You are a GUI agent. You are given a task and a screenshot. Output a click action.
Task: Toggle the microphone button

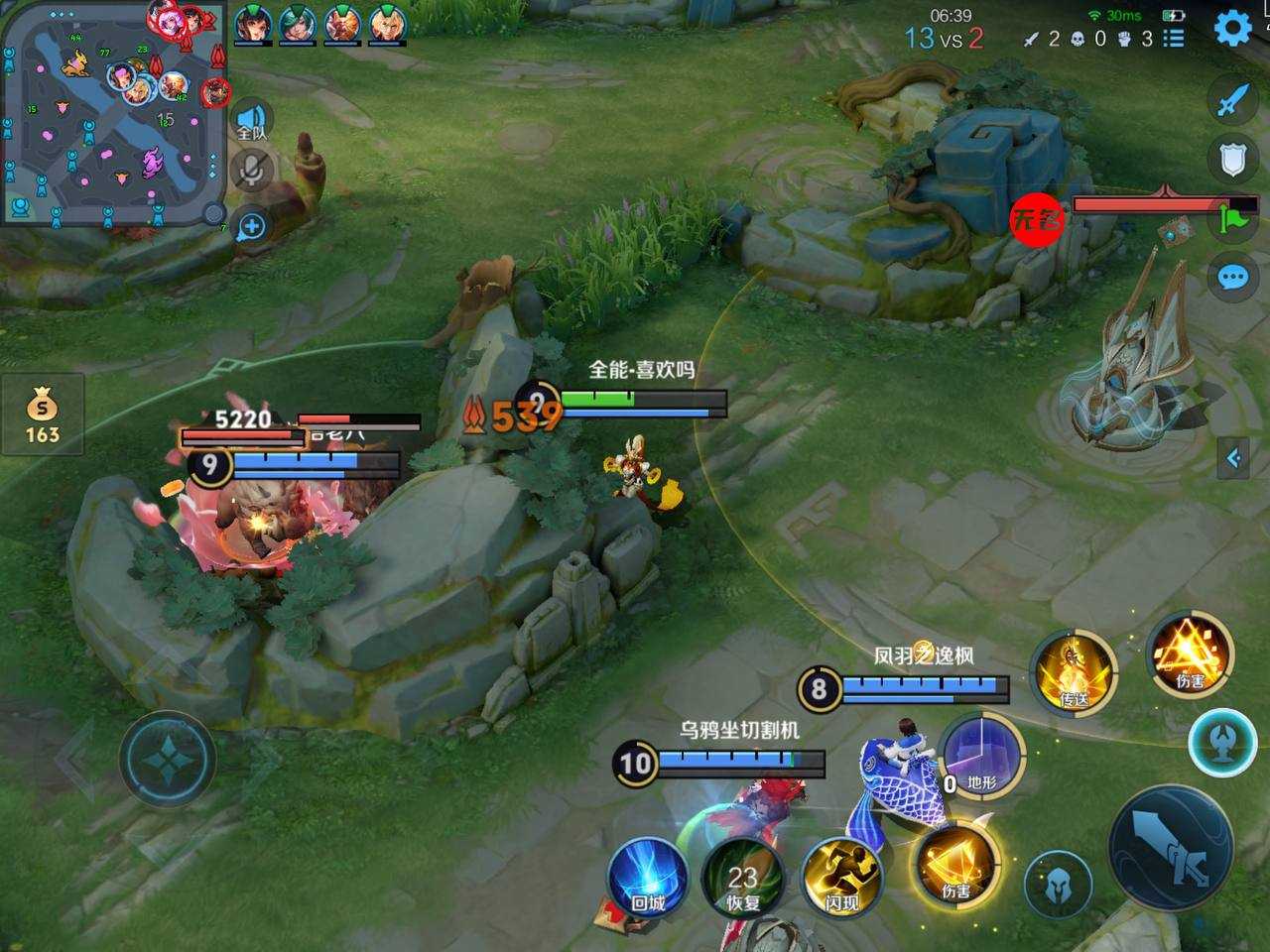point(252,170)
